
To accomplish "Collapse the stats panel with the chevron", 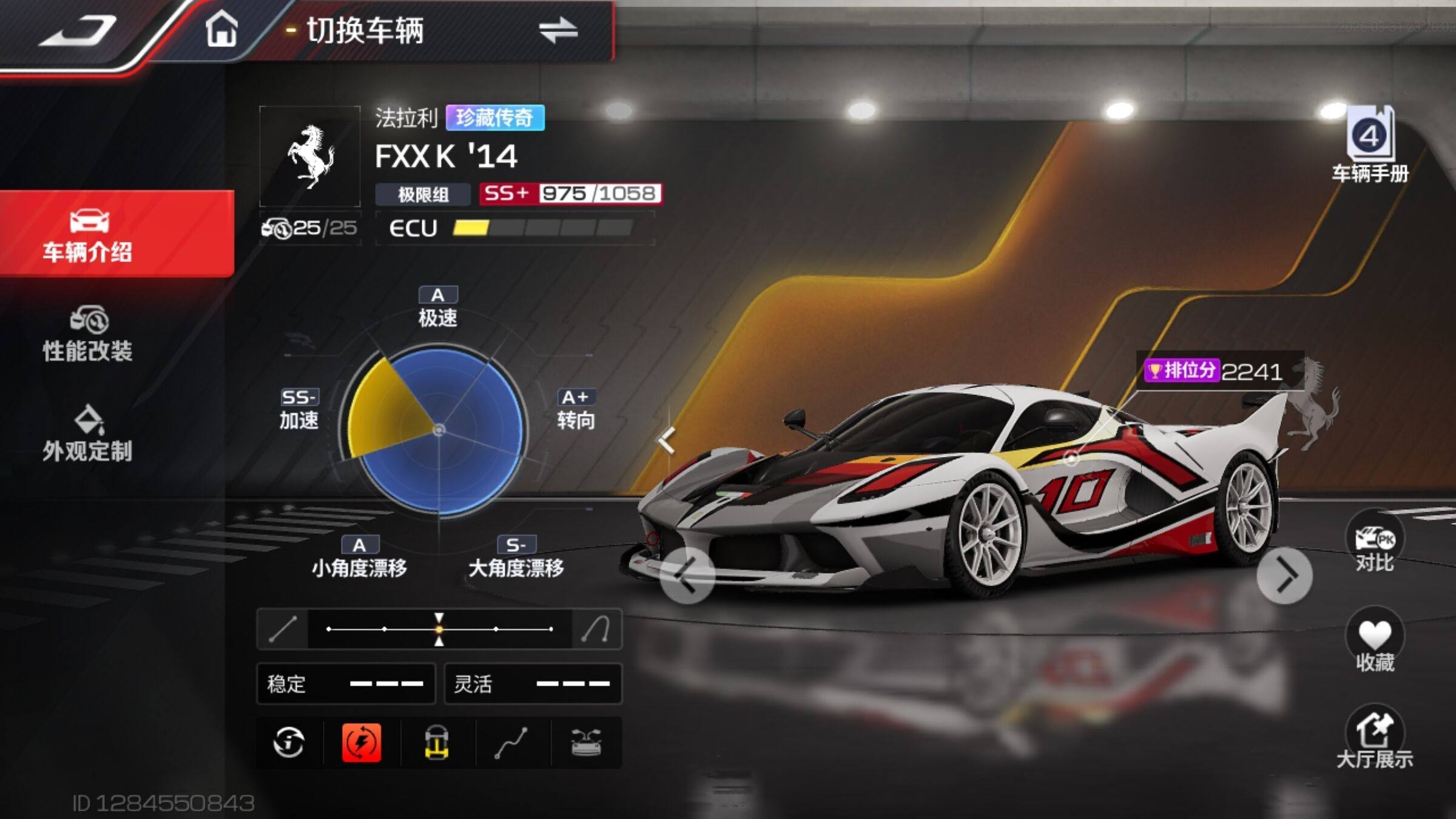I will click(667, 440).
